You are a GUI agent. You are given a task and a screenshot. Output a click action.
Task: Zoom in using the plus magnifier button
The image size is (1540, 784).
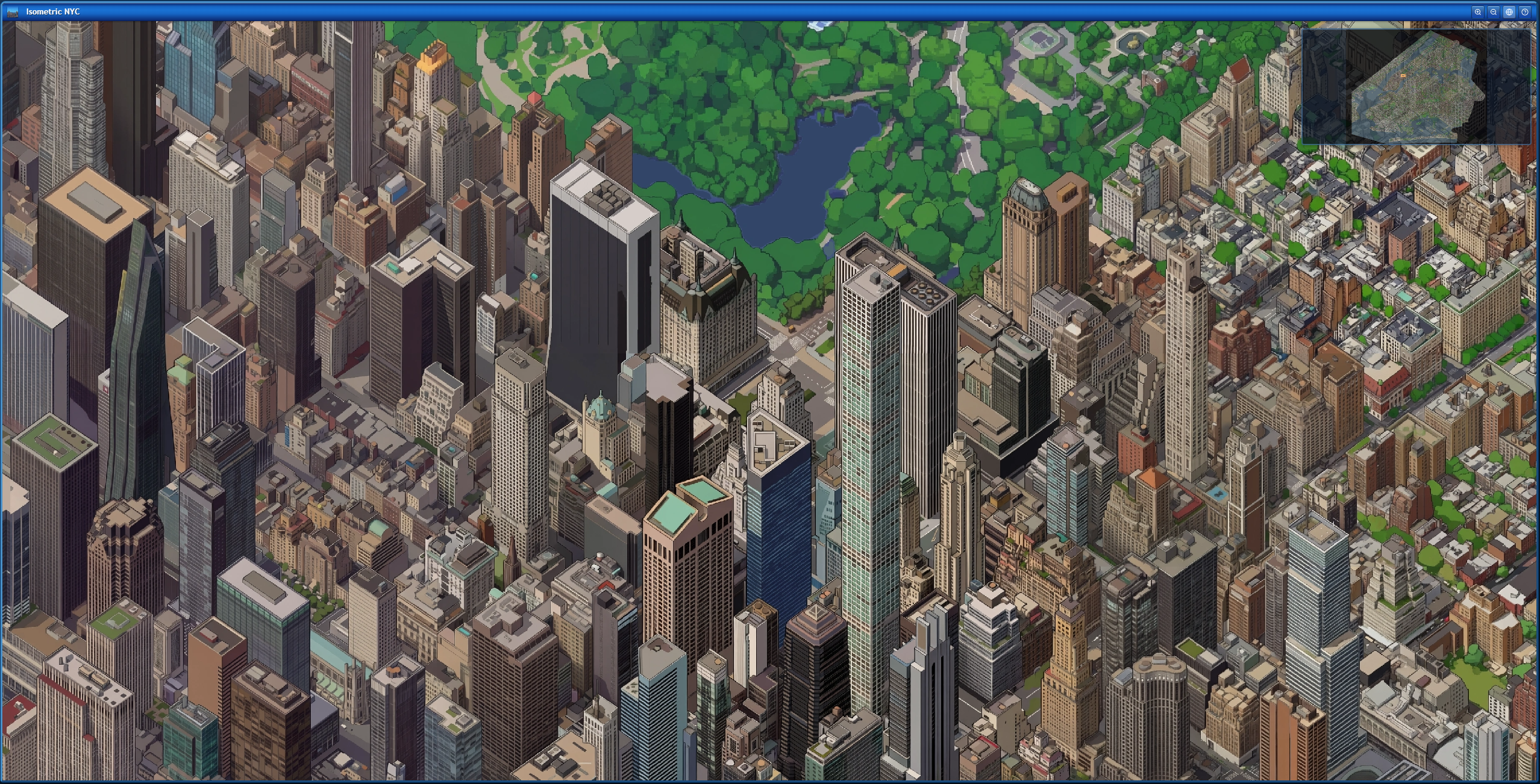tap(1478, 11)
